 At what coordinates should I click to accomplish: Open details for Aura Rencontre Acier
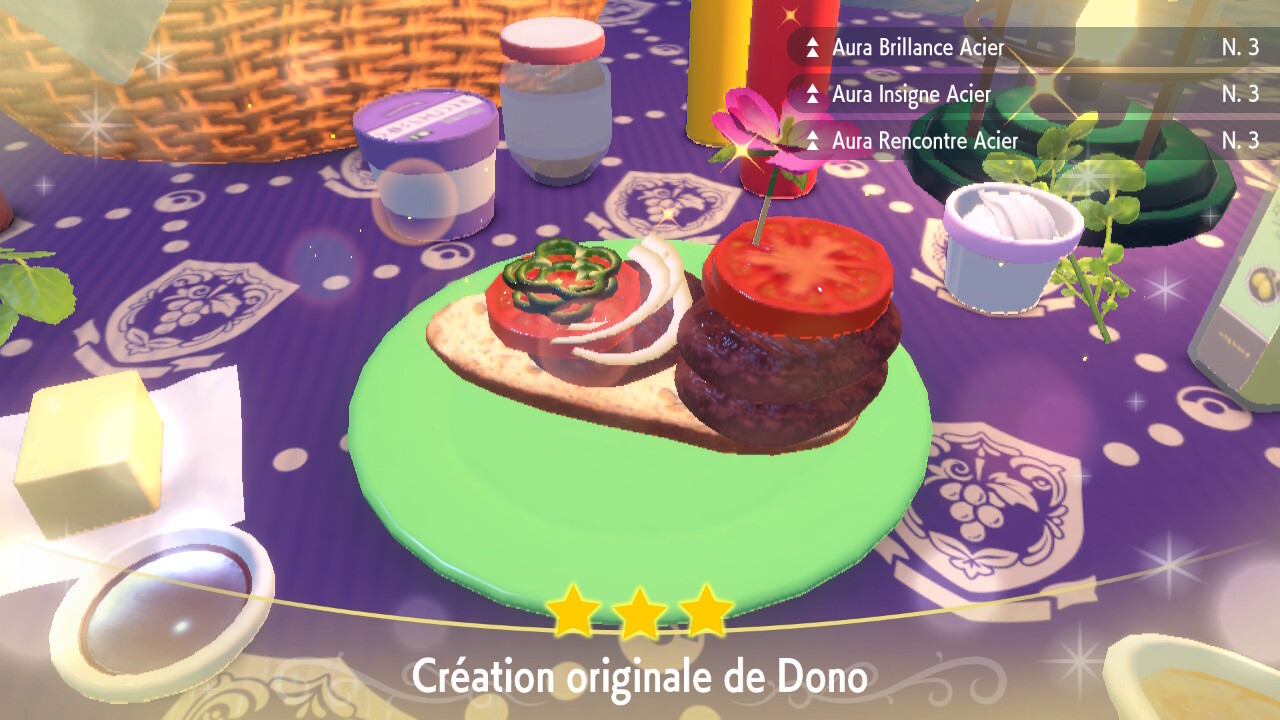(x=925, y=141)
